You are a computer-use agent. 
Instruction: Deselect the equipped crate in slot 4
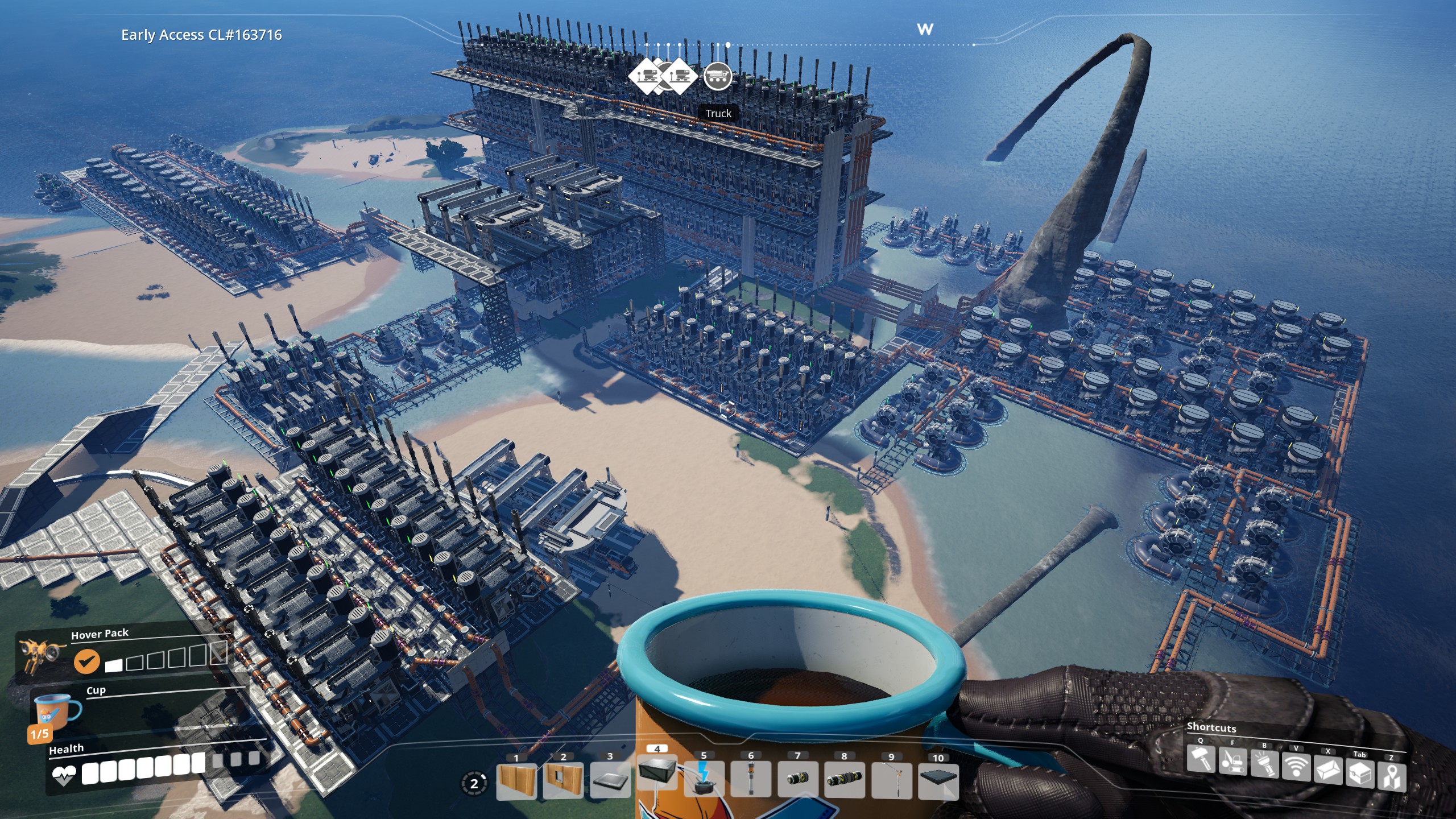(x=658, y=775)
